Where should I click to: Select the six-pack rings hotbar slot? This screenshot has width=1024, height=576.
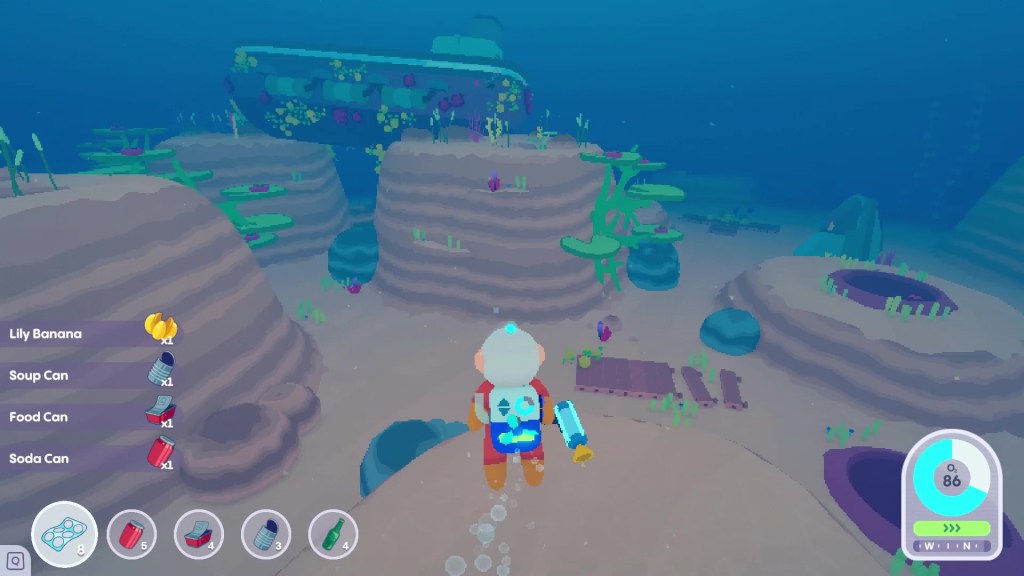coord(64,534)
